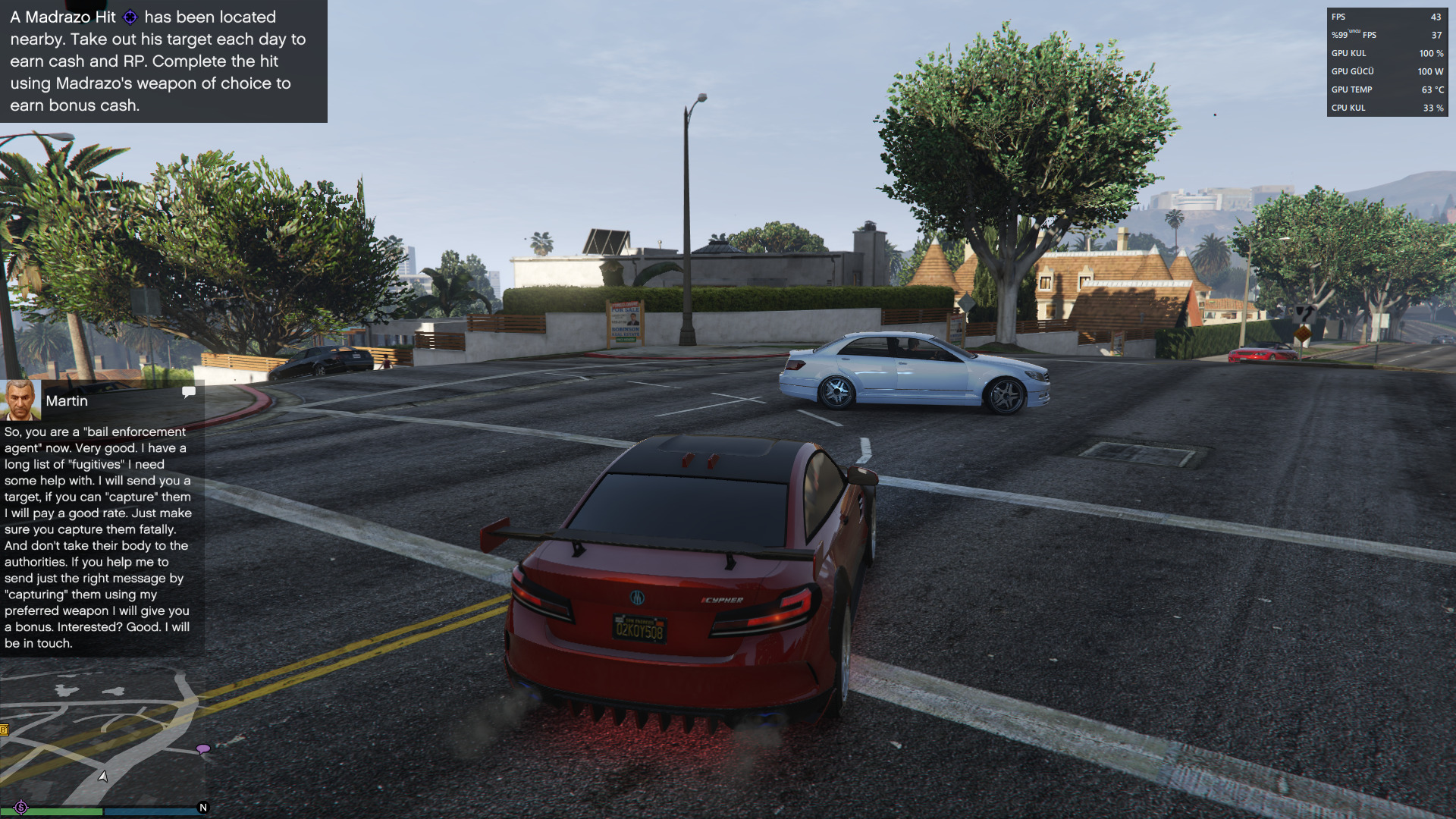This screenshot has height=819, width=1456.
Task: Select the purple speech bubble map blip
Action: [203, 749]
